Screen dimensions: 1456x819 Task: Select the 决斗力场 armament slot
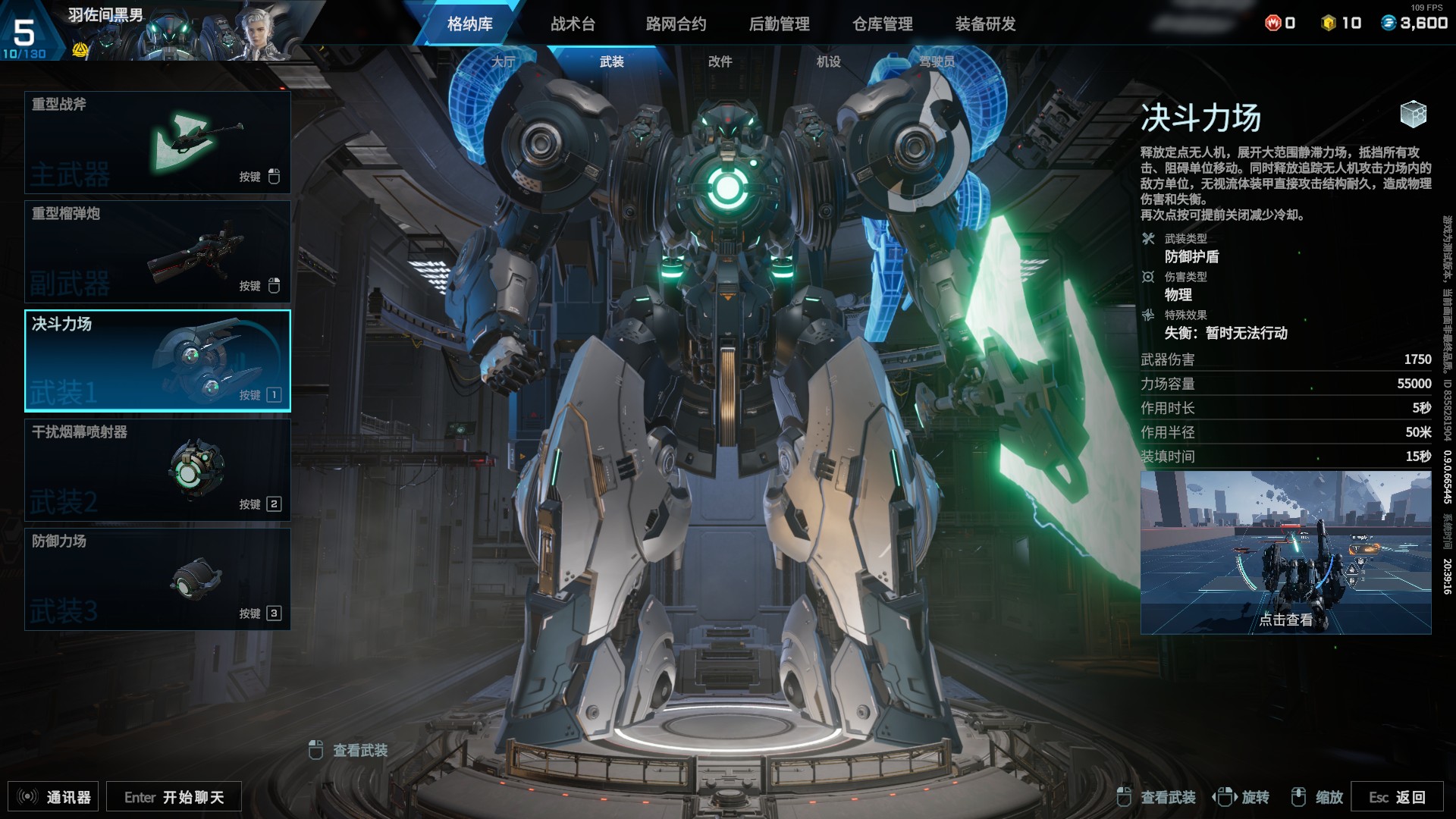(158, 361)
